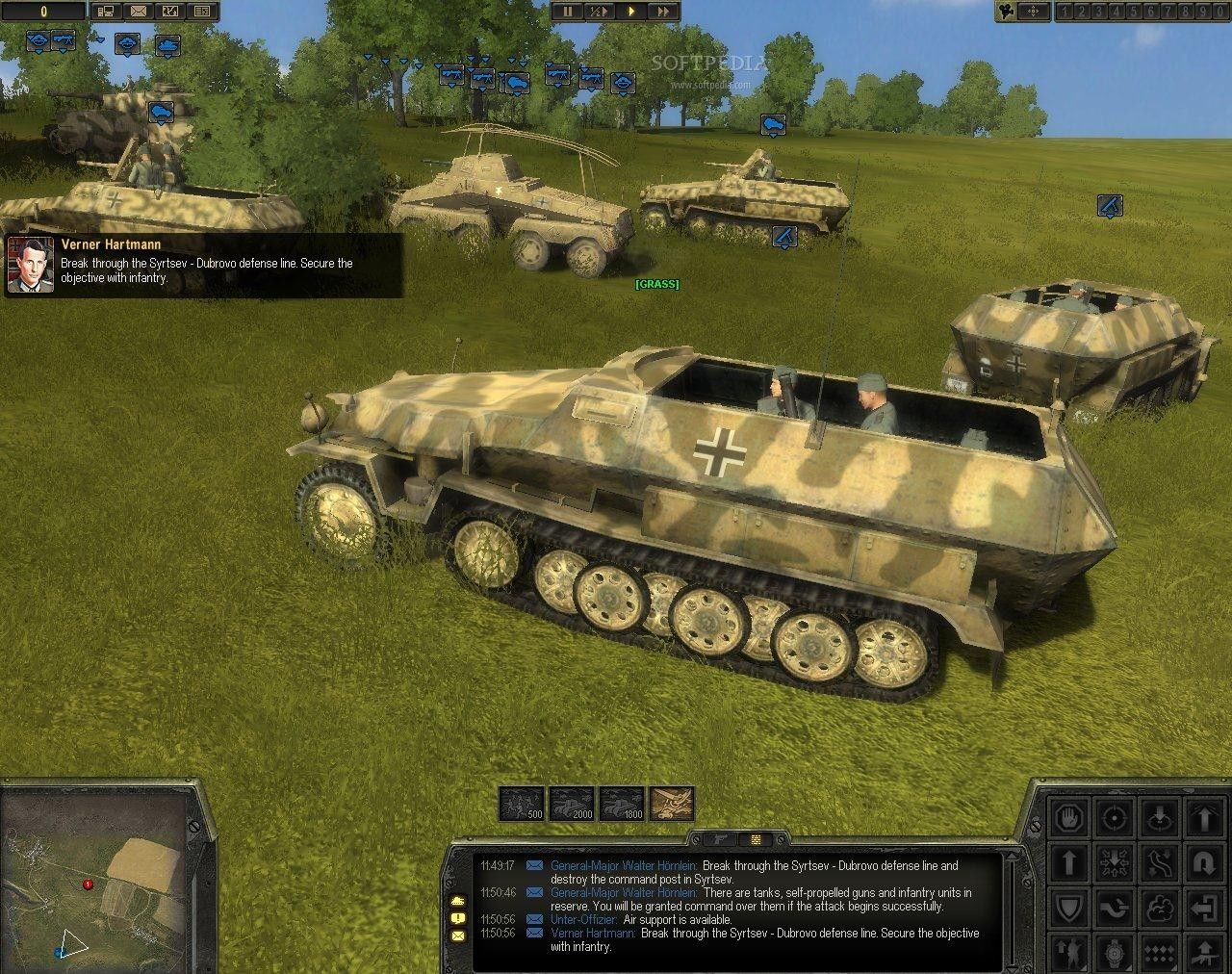The height and width of the screenshot is (974, 1232).
Task: Fast-forward the game speed
Action: pyautogui.click(x=663, y=12)
